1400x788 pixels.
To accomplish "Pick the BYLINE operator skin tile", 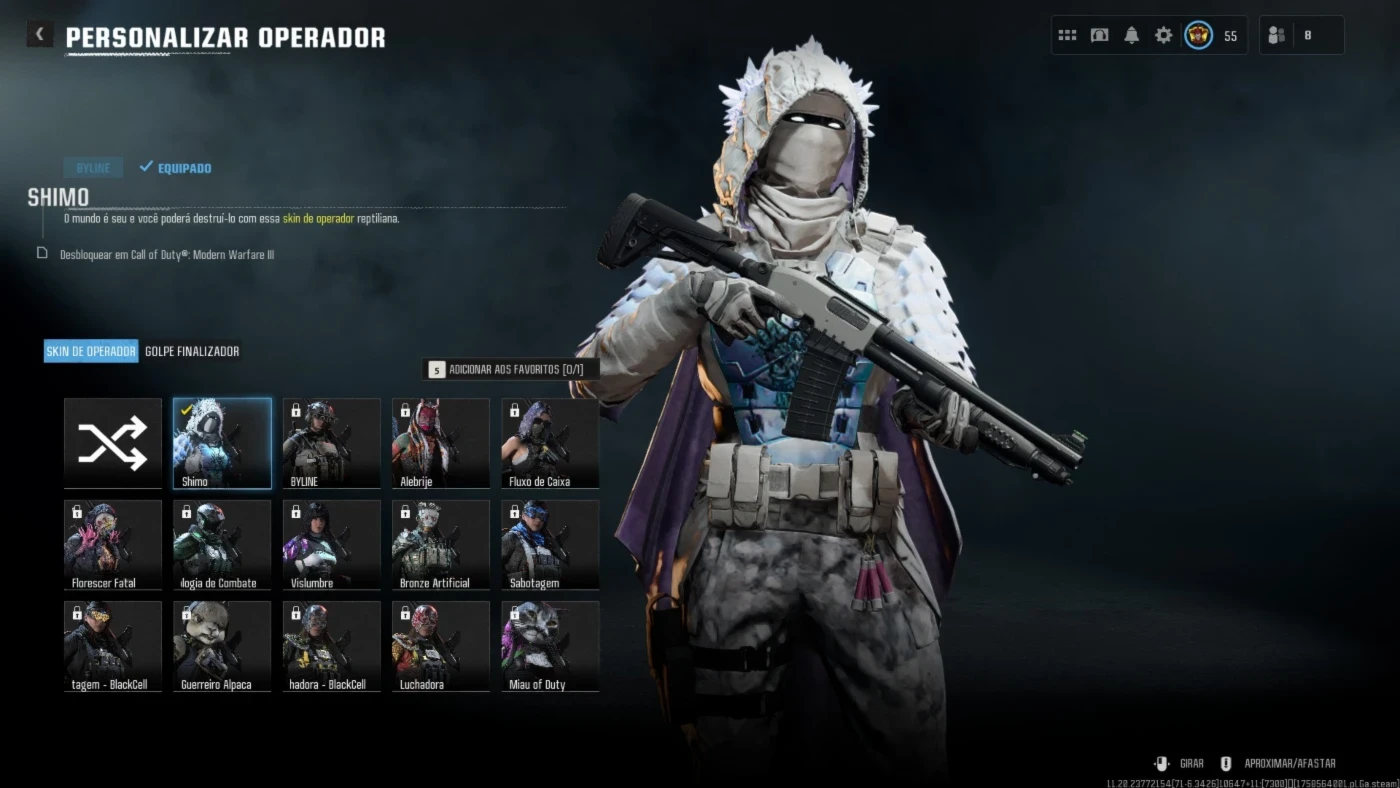I will [x=331, y=443].
